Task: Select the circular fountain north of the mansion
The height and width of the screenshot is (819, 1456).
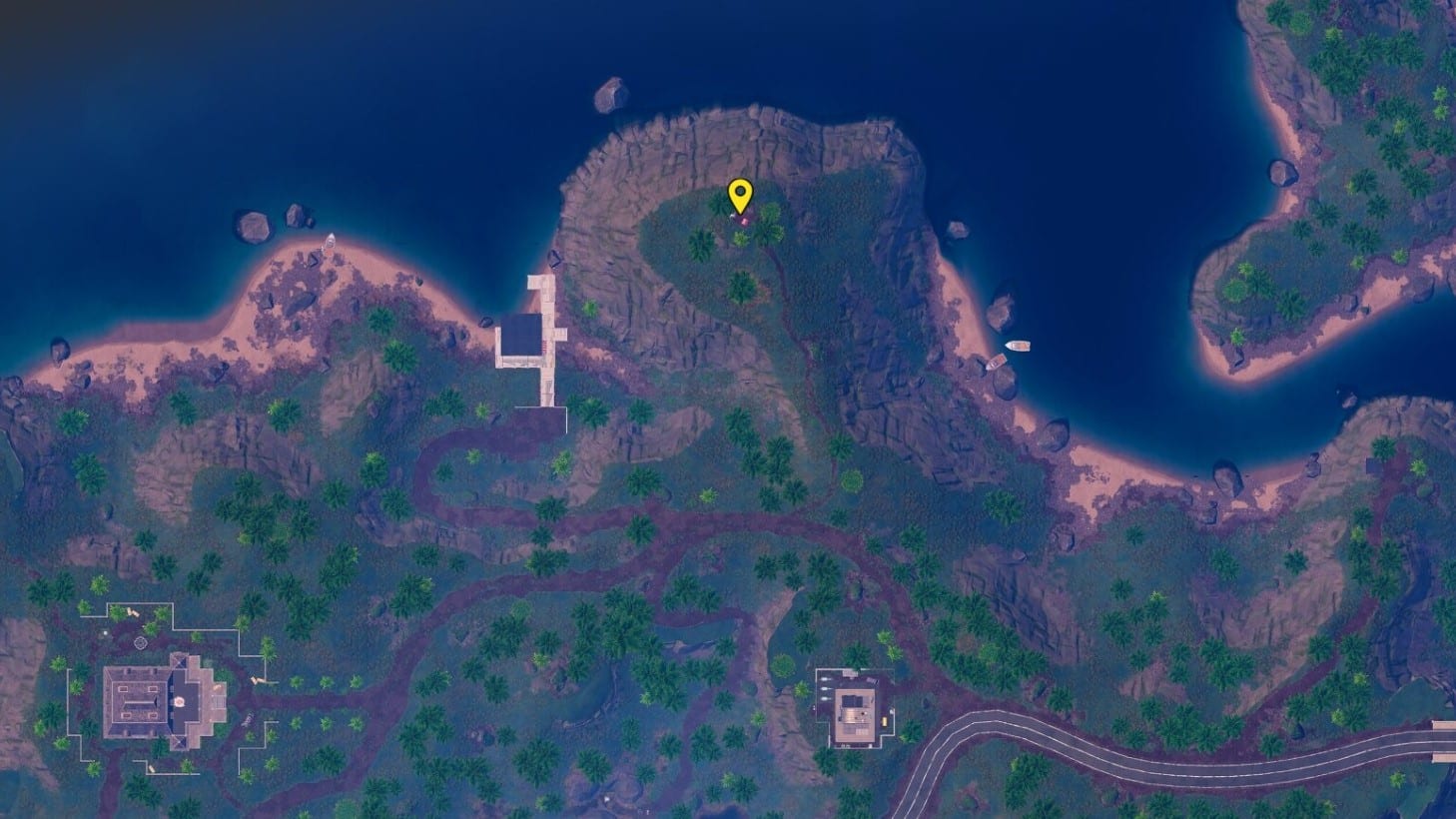Action: [141, 643]
